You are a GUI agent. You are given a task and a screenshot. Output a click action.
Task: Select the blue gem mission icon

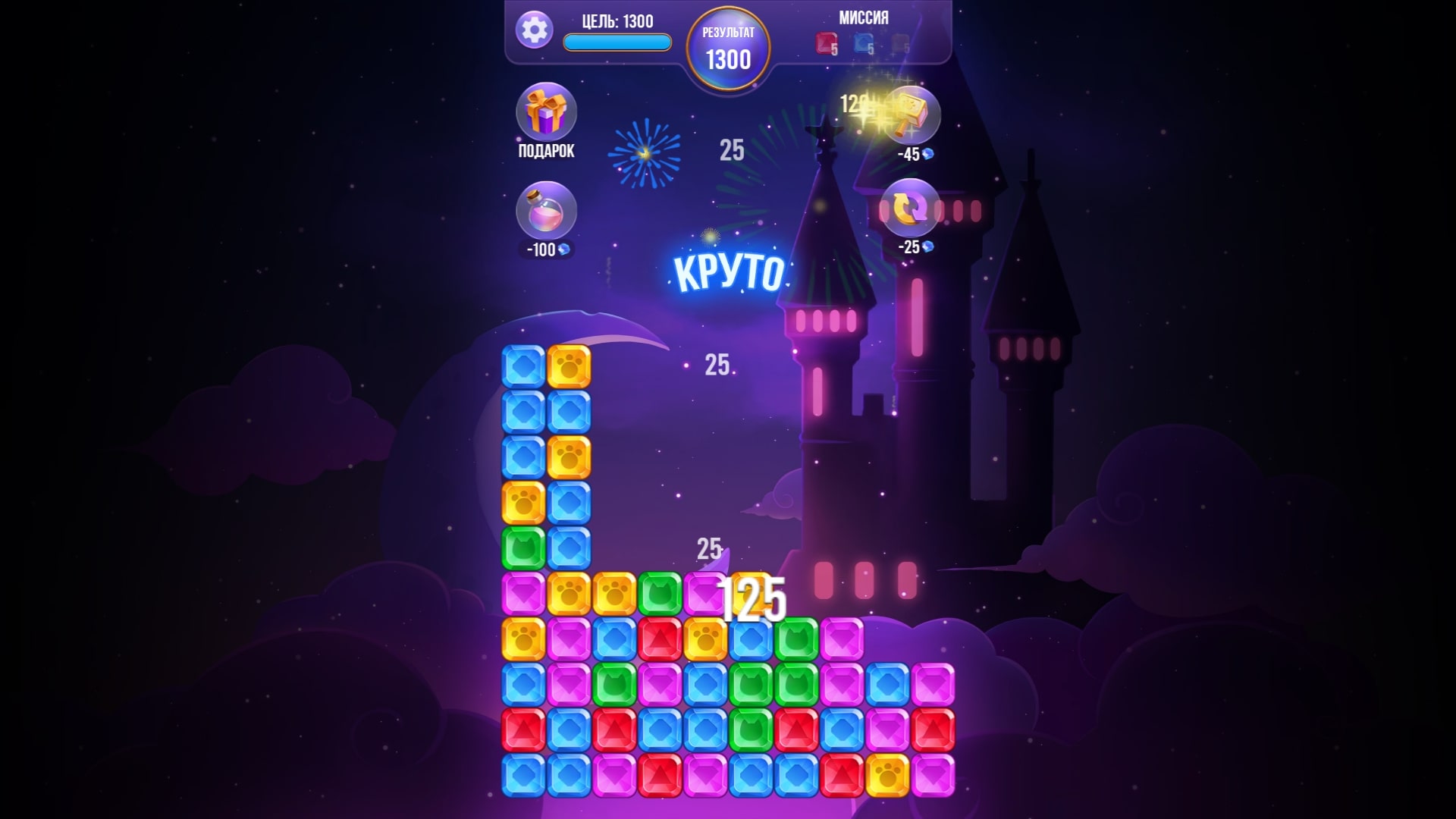click(864, 43)
